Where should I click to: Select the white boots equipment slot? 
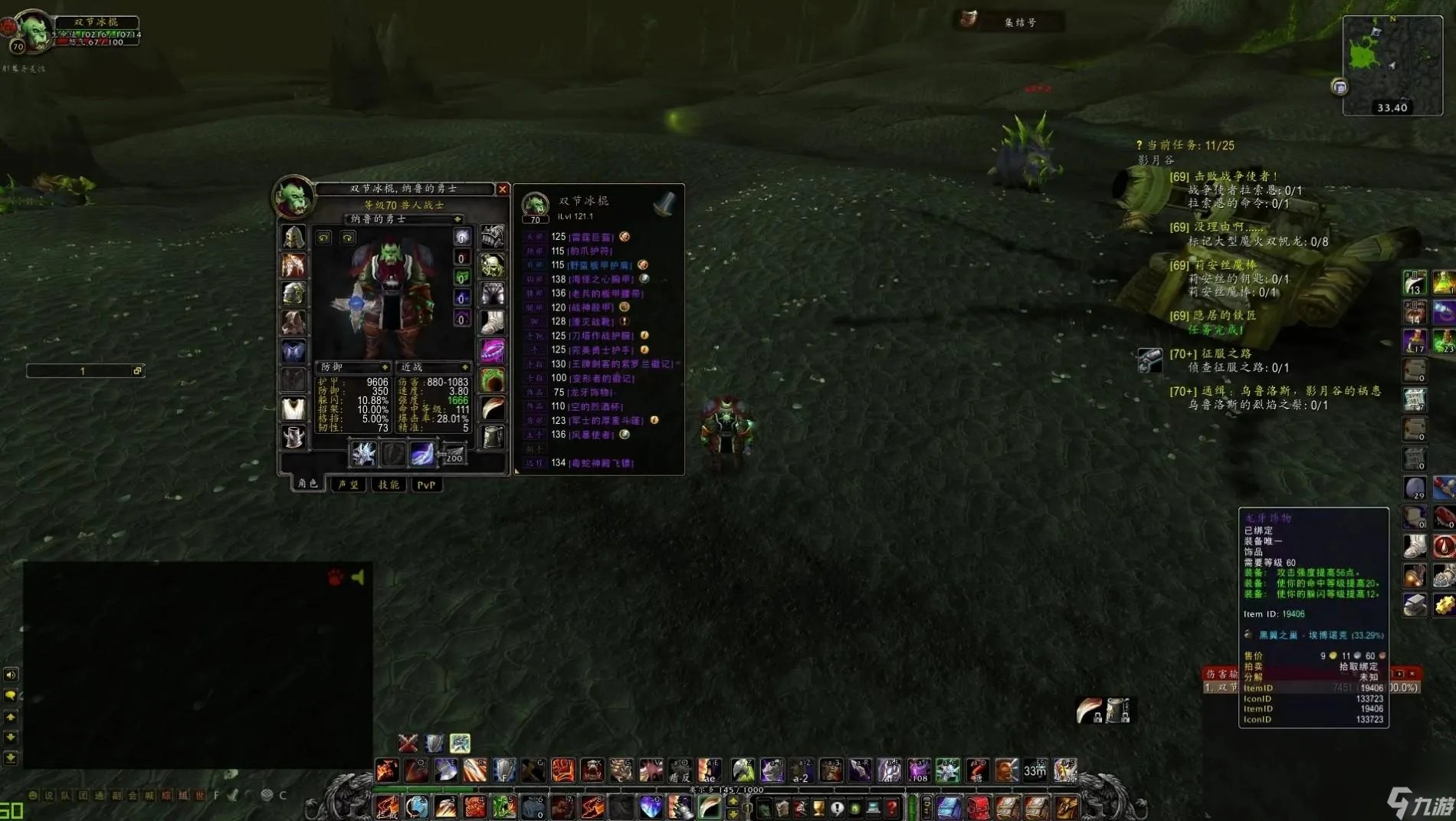[492, 322]
